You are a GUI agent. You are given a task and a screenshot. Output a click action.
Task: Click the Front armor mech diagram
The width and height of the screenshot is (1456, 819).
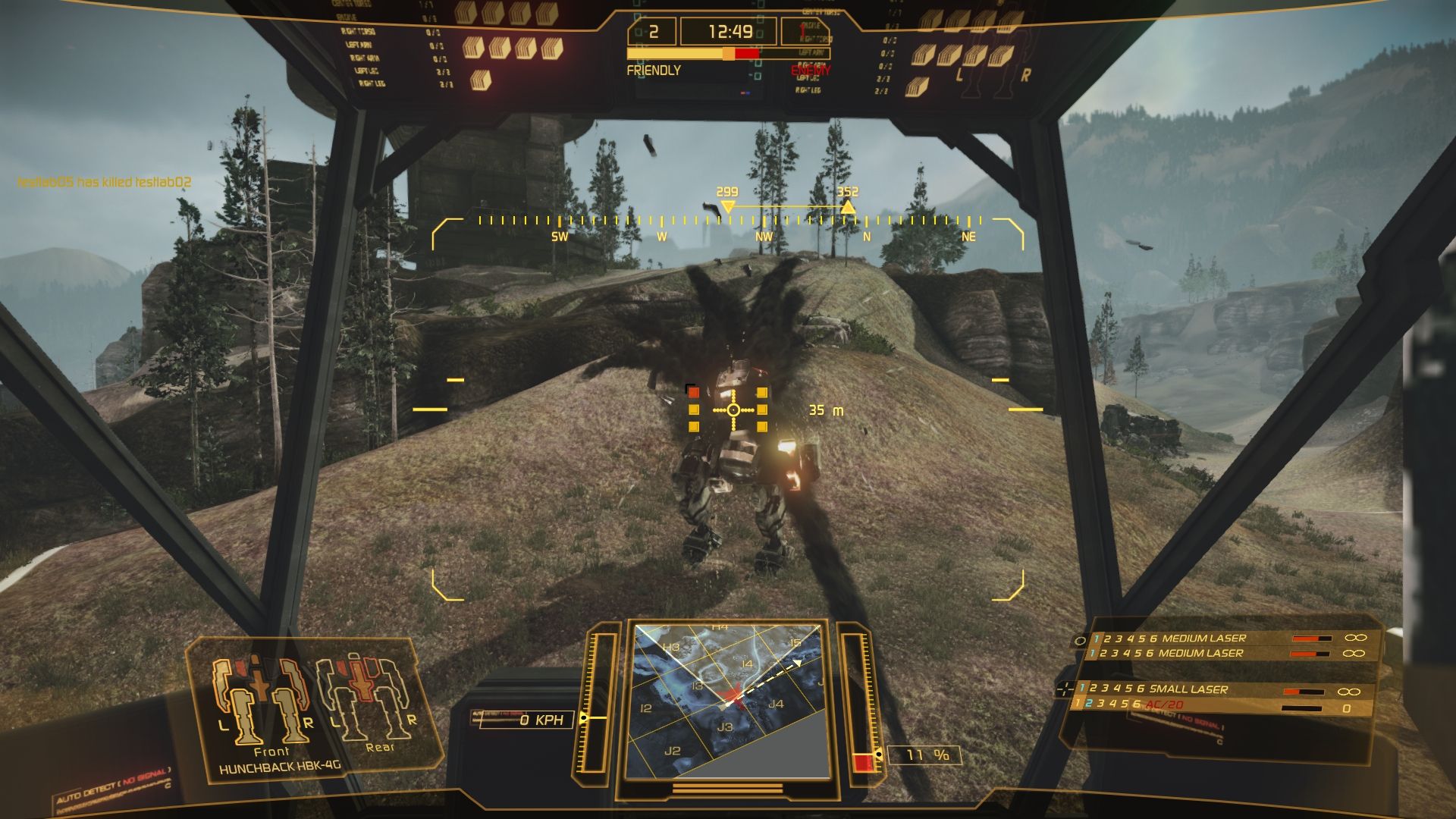[262, 701]
